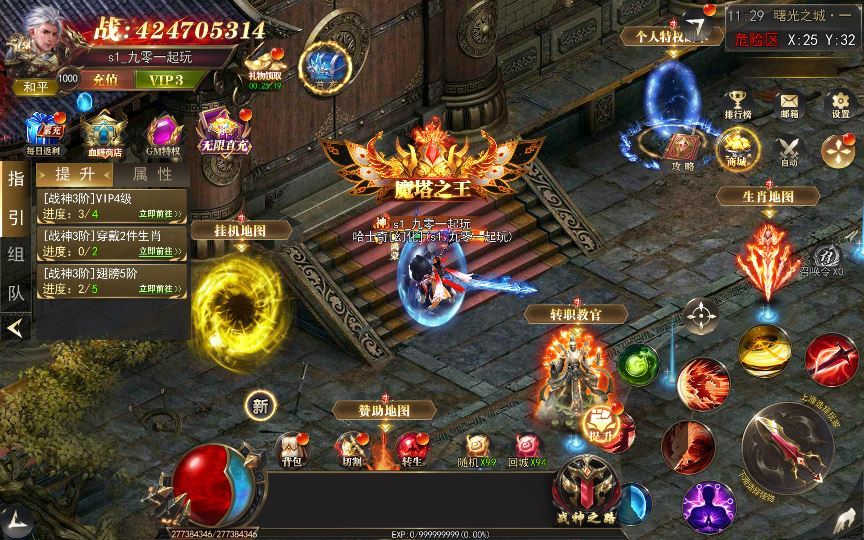Open the GM特权 purple gem icon
This screenshot has height=540, width=864.
[163, 131]
